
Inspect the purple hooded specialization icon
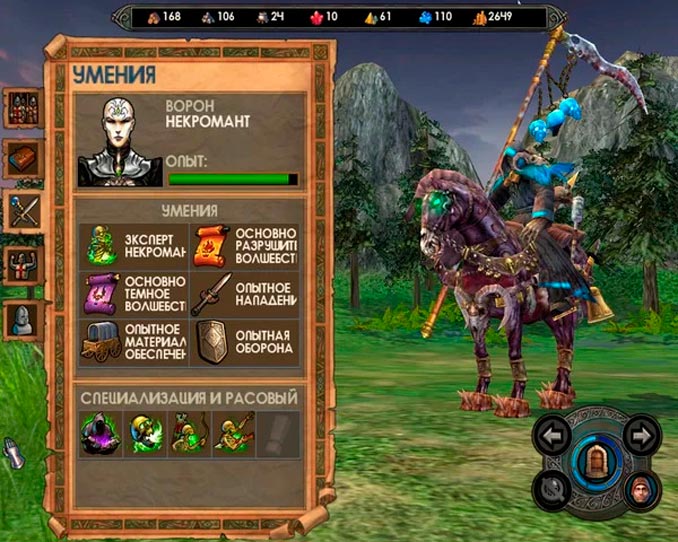pos(100,433)
